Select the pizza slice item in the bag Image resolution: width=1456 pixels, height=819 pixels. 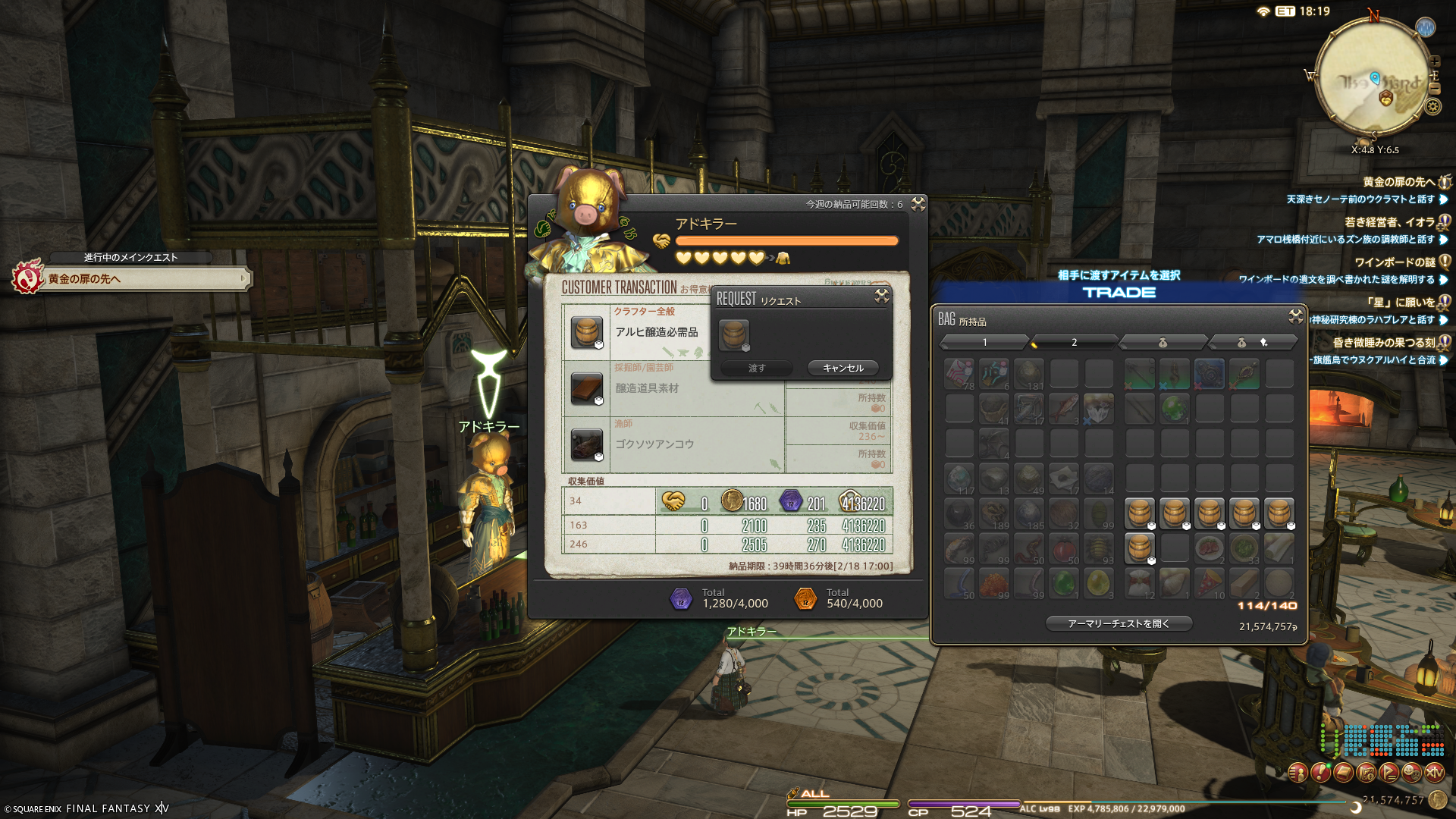click(1209, 582)
